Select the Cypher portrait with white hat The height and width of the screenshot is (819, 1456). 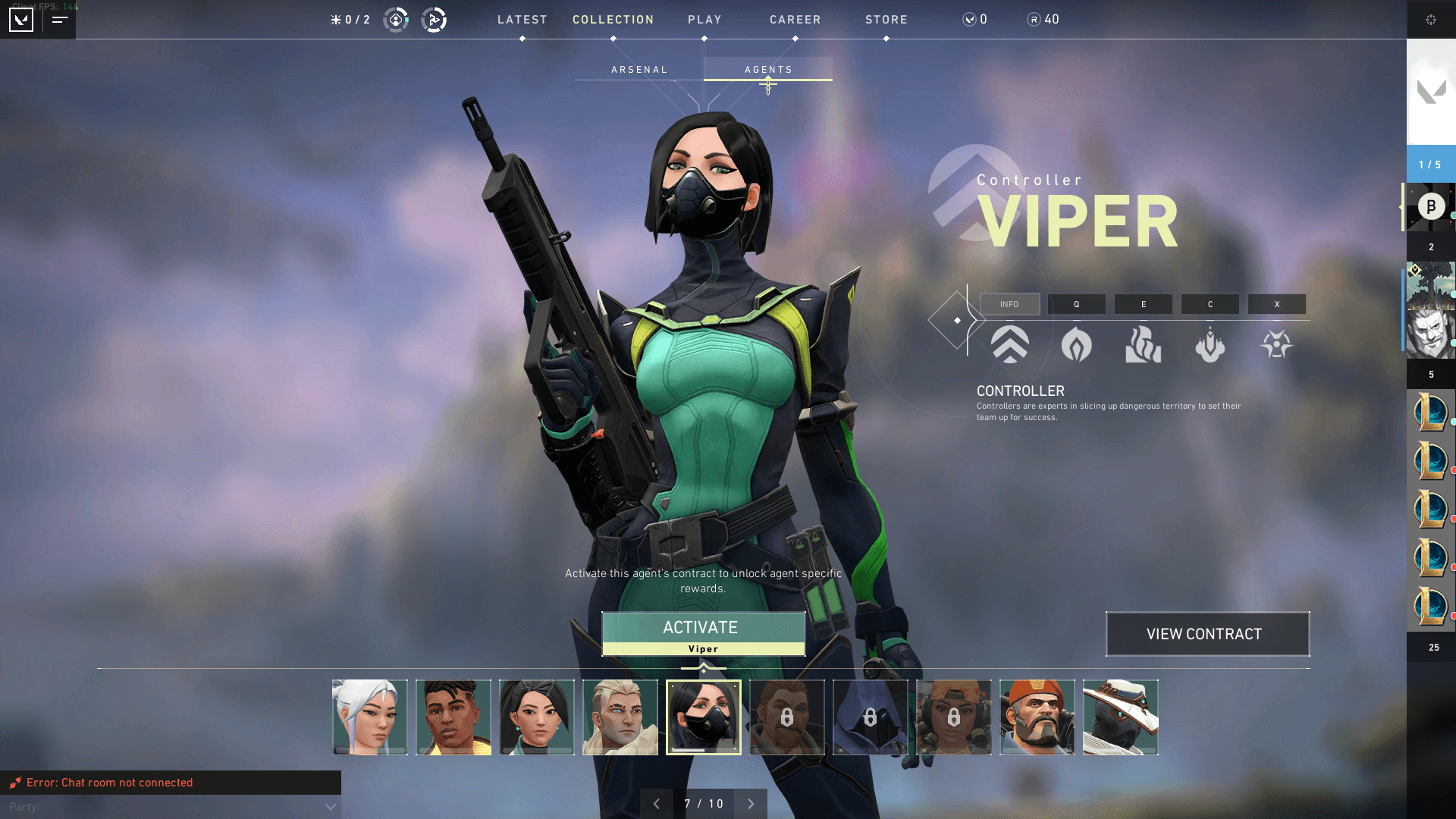point(1121,717)
